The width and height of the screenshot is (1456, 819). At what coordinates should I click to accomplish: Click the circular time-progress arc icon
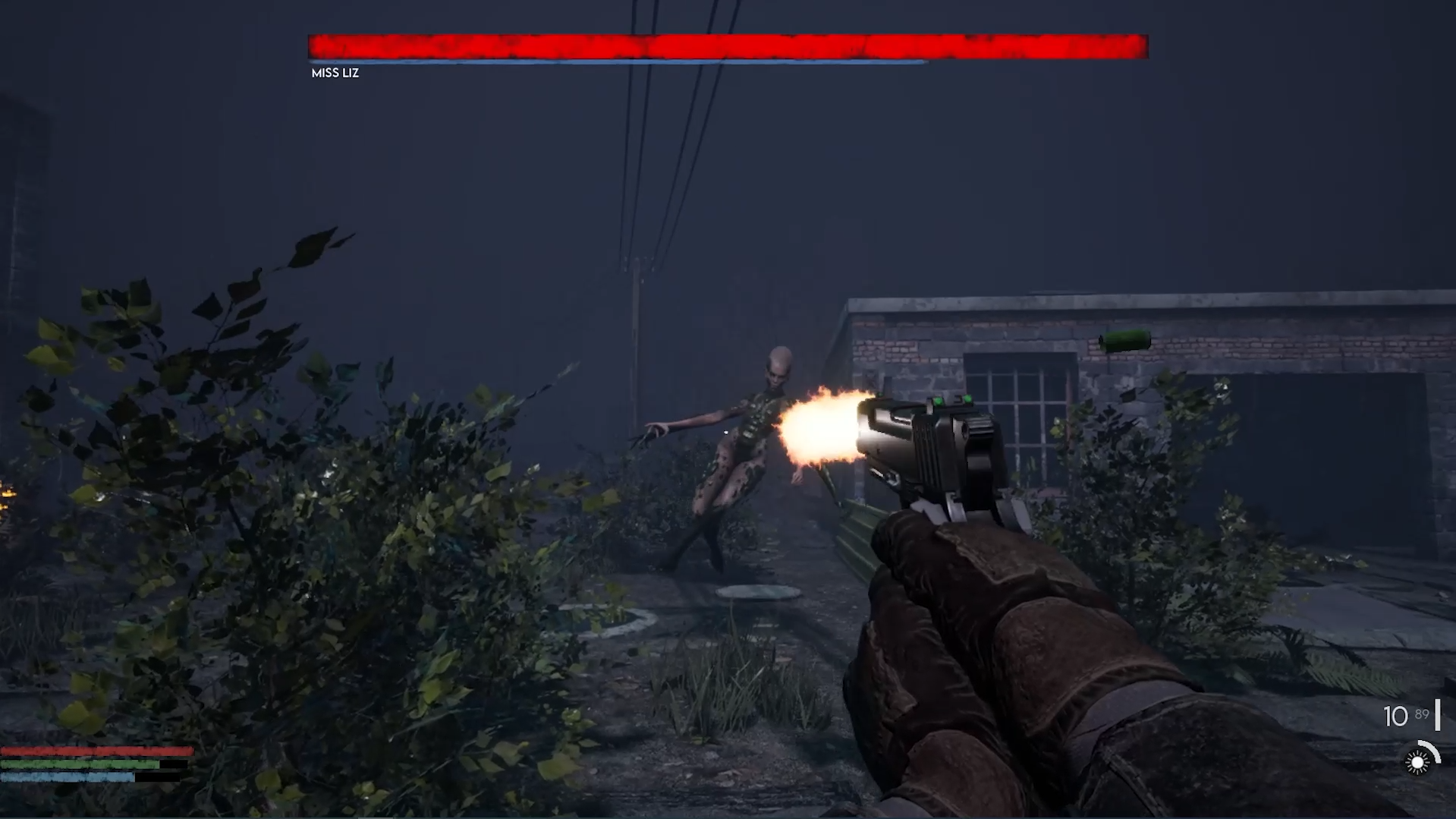1430,746
